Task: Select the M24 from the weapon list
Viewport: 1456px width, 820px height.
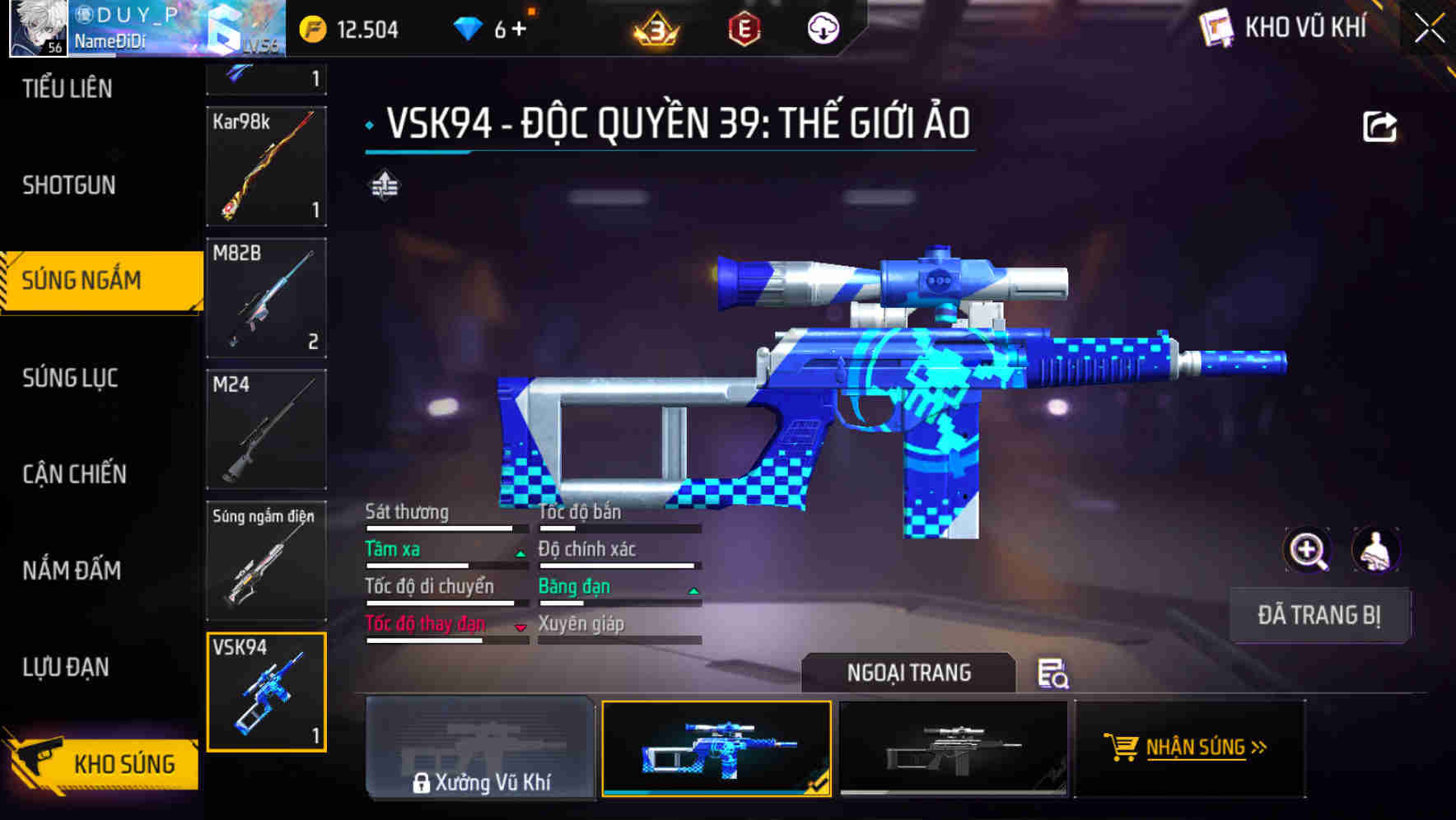Action: (x=265, y=428)
